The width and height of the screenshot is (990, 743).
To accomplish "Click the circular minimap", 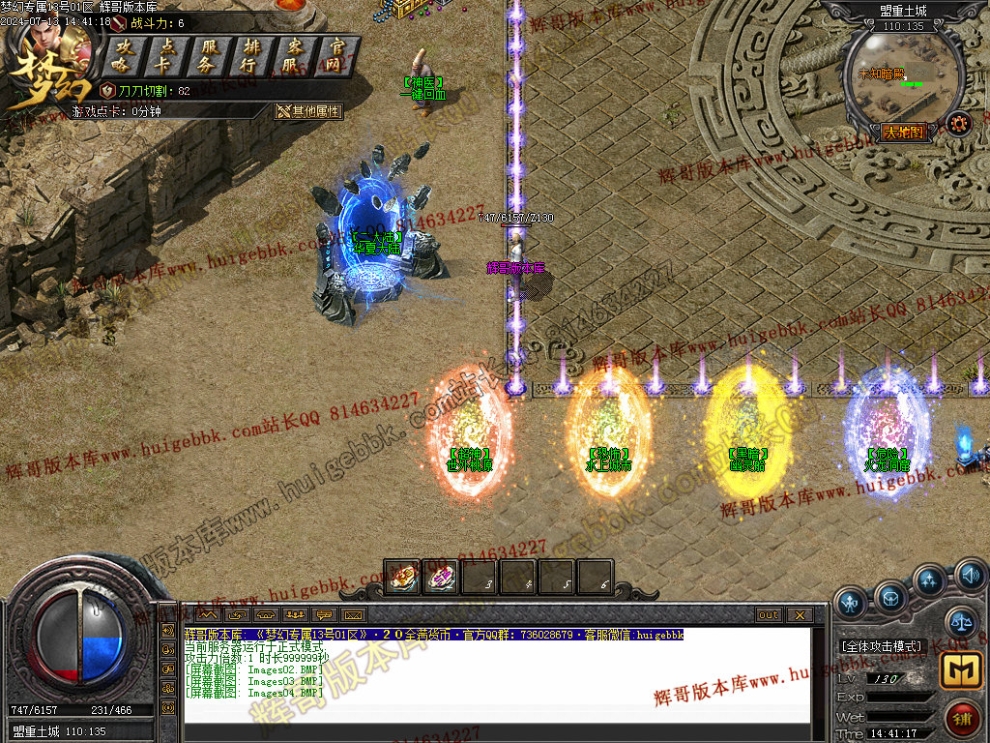I will click(903, 78).
